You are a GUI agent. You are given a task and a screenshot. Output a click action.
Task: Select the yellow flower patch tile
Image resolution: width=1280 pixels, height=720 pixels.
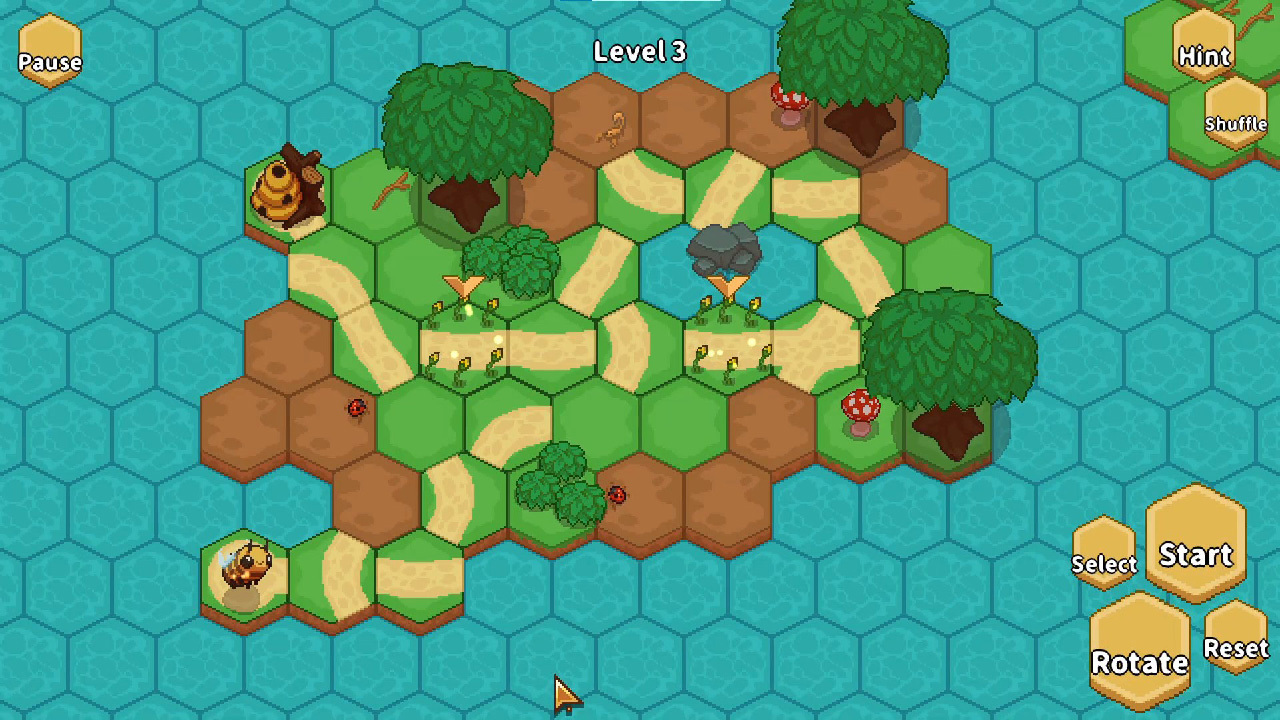[465, 350]
